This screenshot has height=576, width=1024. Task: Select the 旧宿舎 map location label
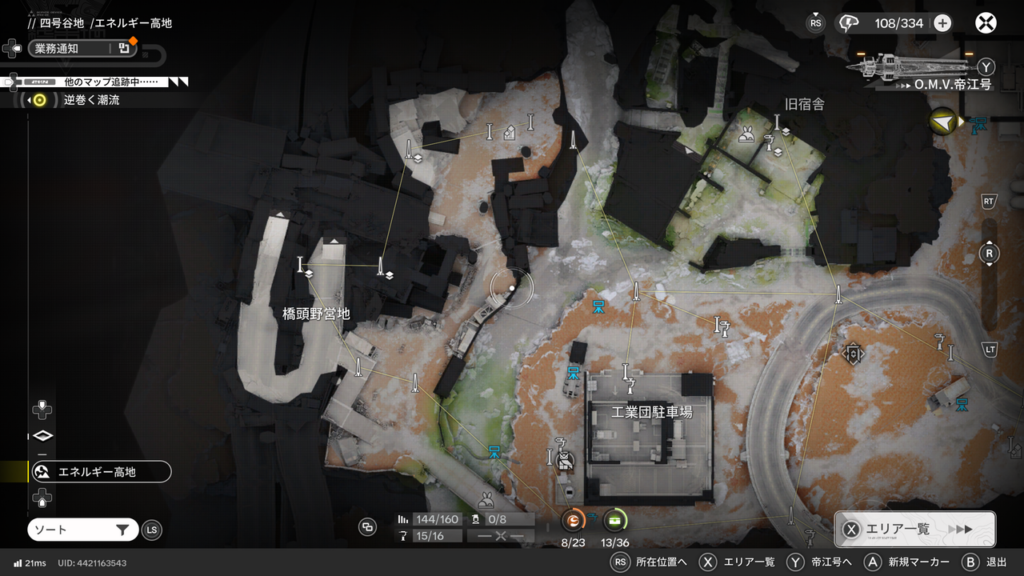pos(804,104)
